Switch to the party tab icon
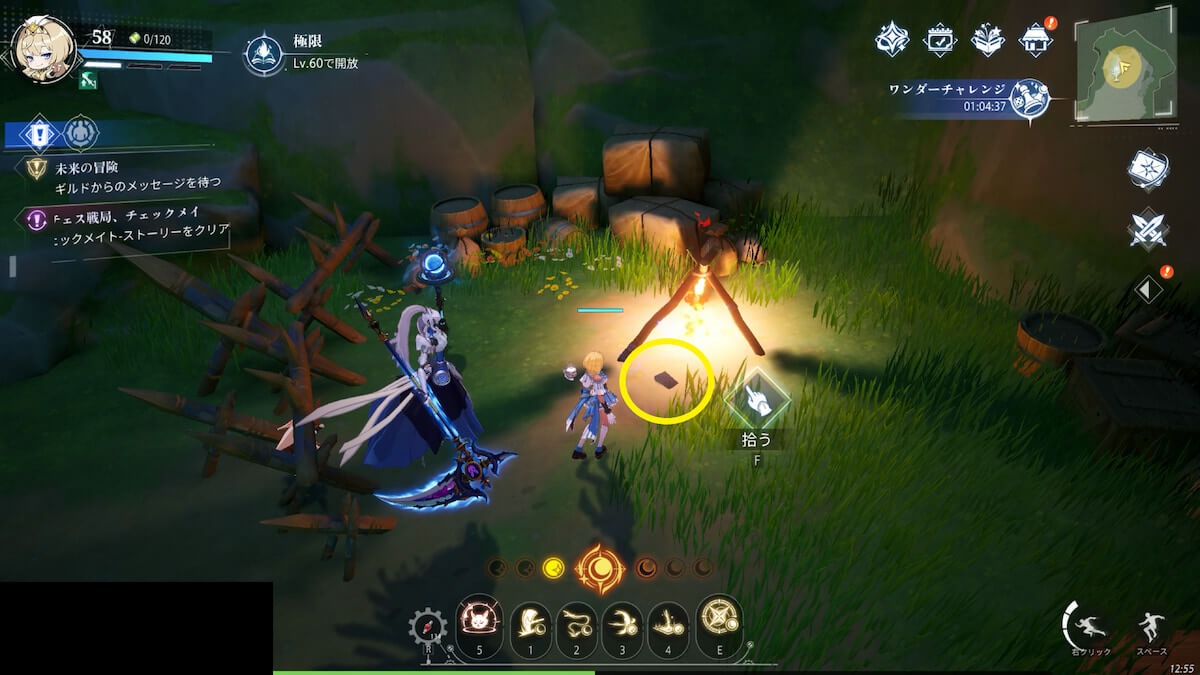Image resolution: width=1200 pixels, height=675 pixels. (81, 132)
